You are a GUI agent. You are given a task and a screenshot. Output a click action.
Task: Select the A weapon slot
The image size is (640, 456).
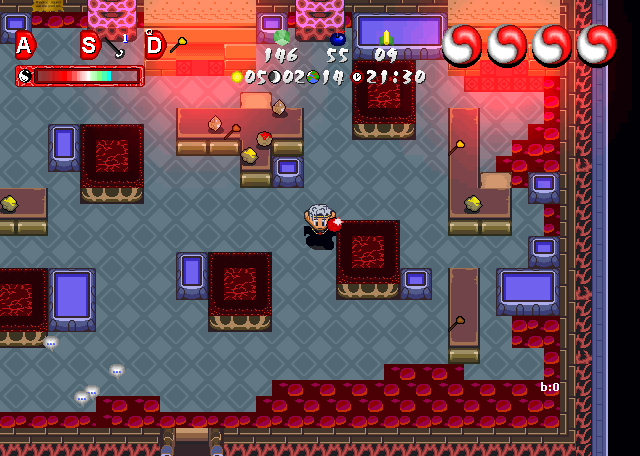25,45
